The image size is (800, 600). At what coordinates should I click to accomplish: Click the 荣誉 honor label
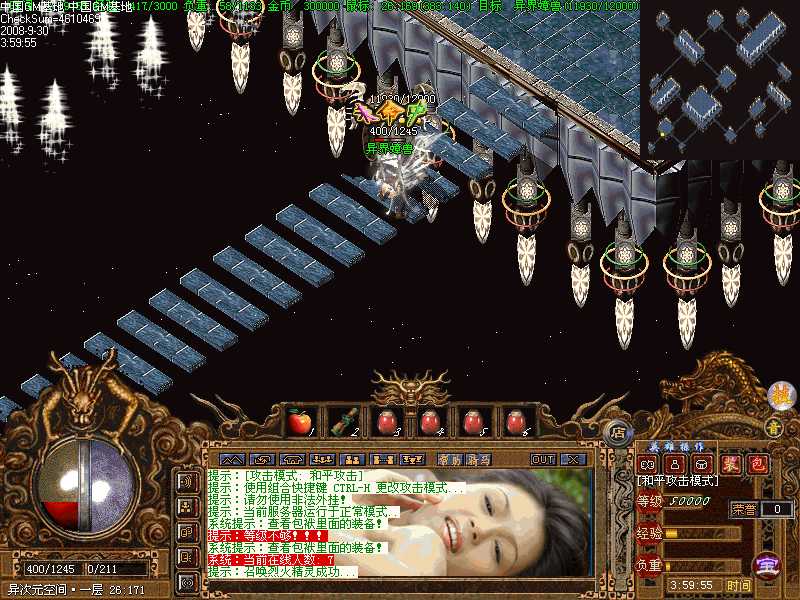tap(743, 509)
